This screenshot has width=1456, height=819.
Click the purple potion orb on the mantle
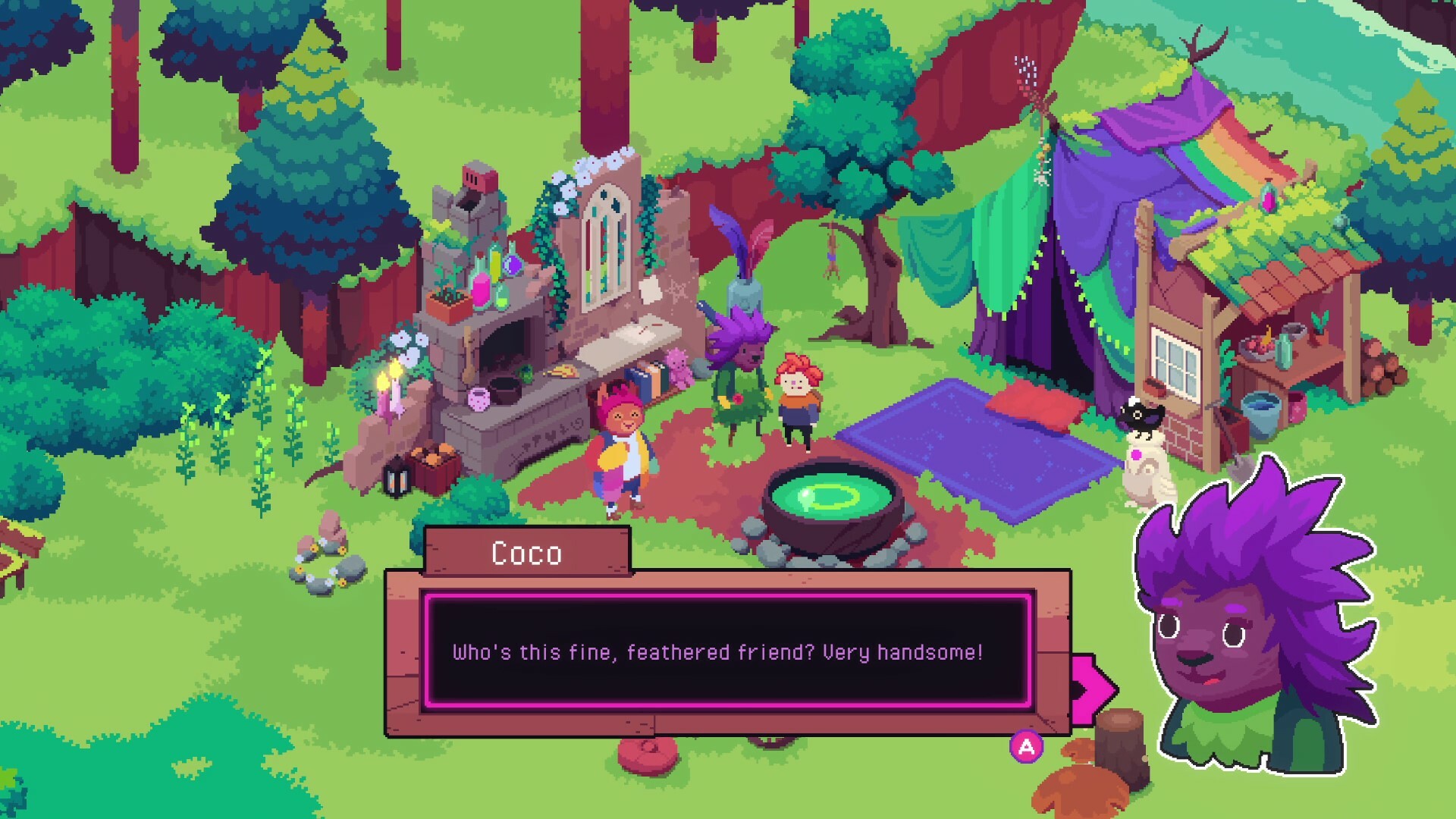coord(512,264)
